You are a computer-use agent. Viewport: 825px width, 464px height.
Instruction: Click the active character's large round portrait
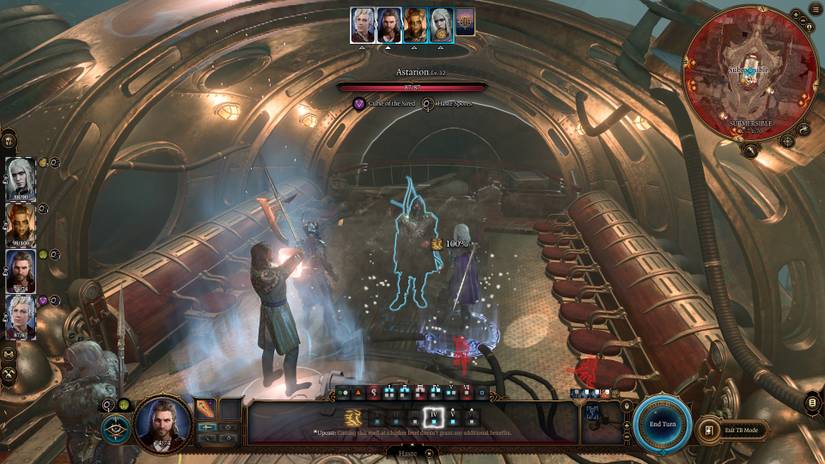tap(163, 424)
